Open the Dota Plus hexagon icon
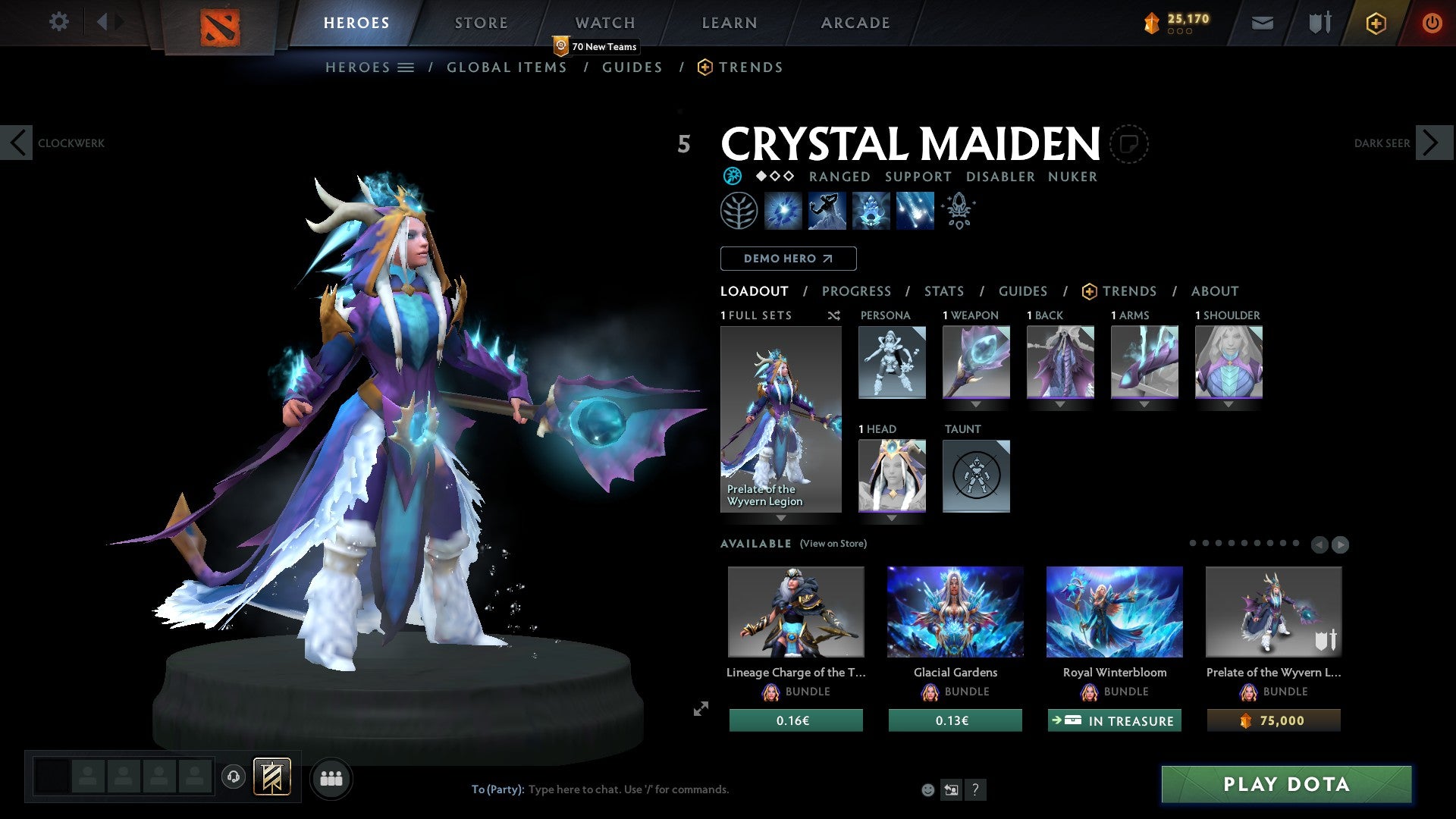Image resolution: width=1456 pixels, height=819 pixels. [1376, 23]
